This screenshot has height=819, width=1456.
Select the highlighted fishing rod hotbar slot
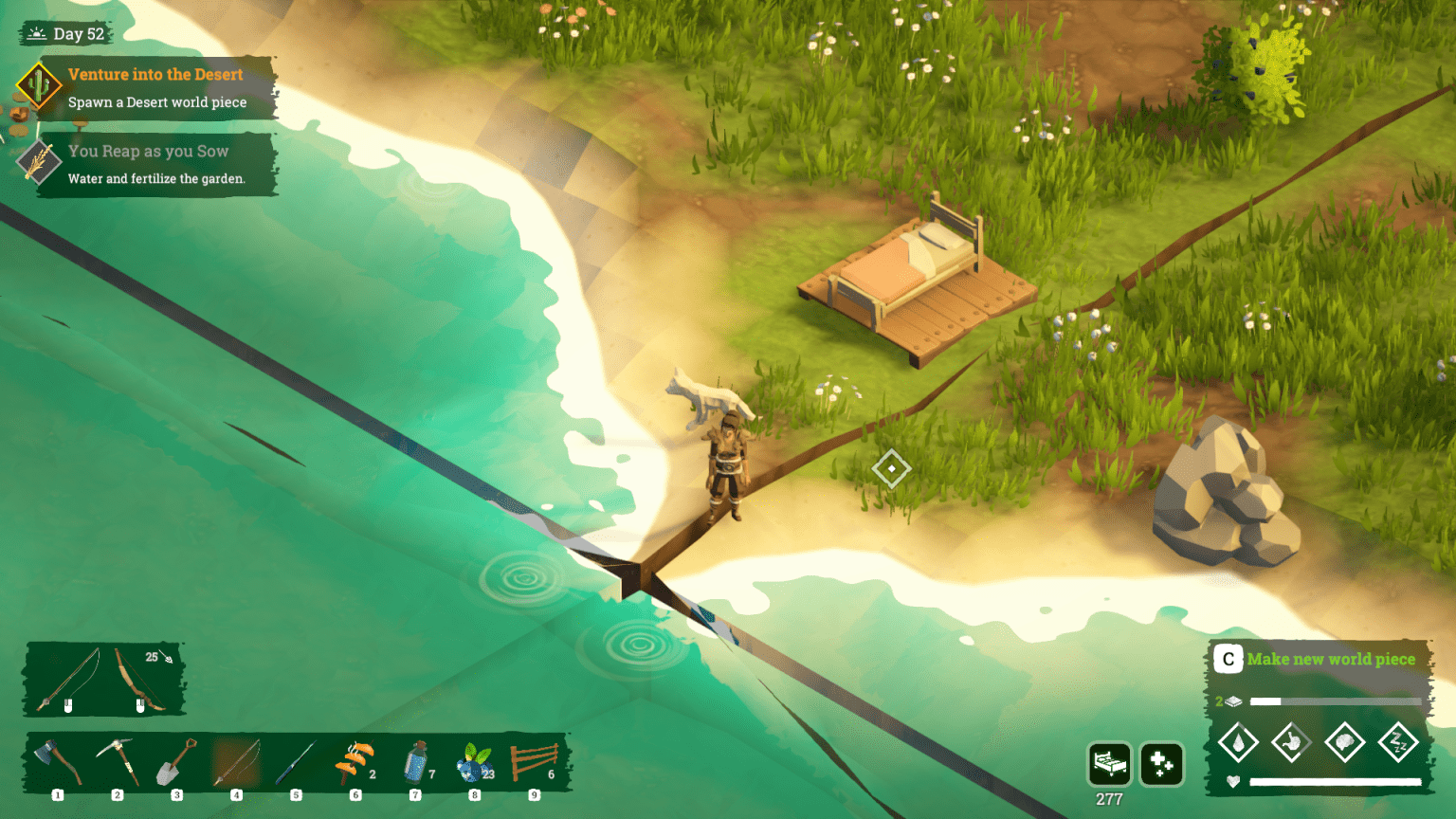(x=236, y=762)
